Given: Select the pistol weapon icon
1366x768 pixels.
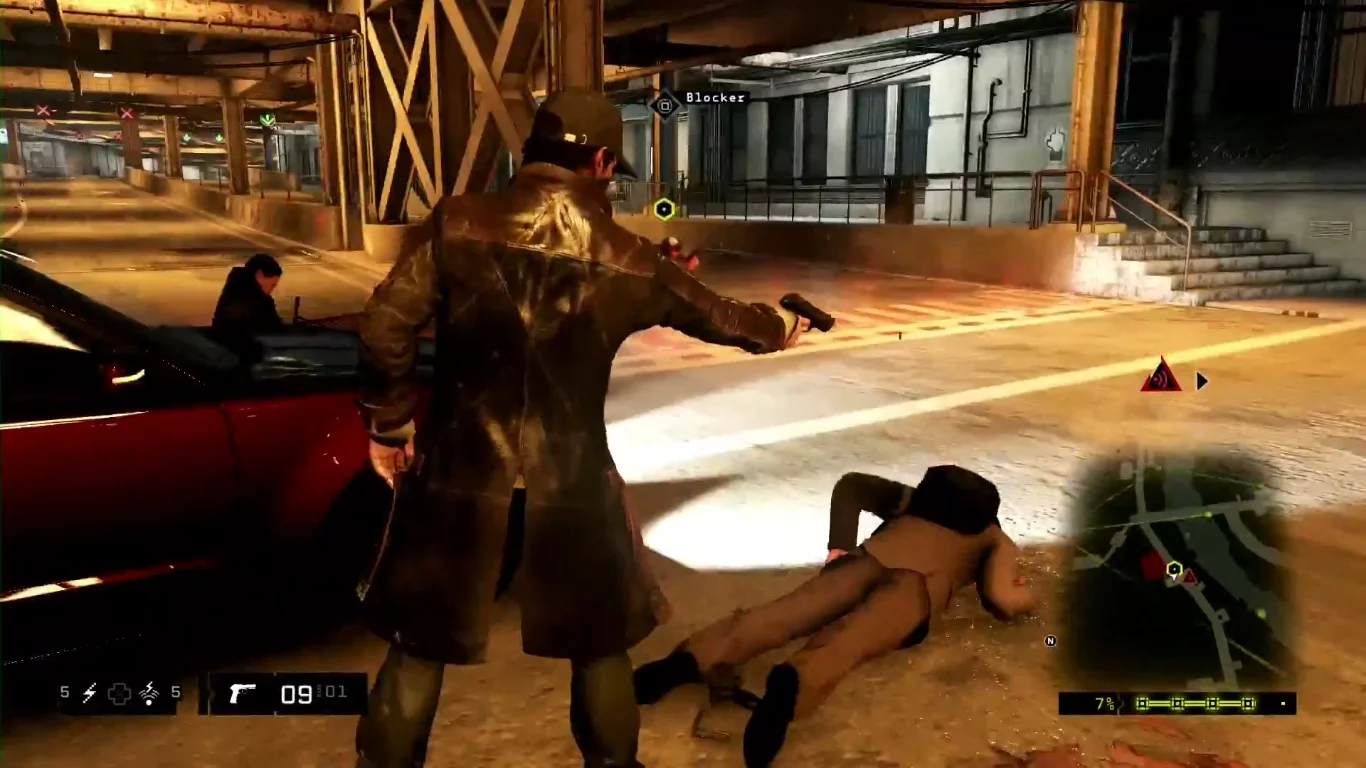Looking at the screenshot, I should pyautogui.click(x=241, y=693).
